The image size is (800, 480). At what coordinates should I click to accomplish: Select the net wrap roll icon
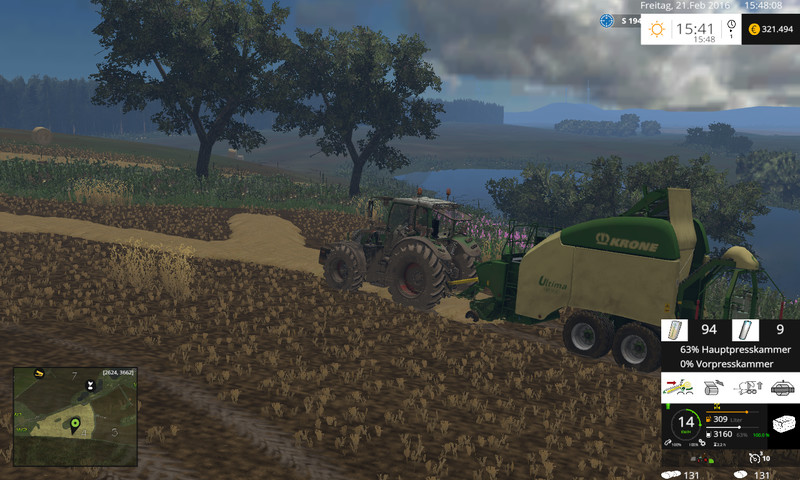674,330
